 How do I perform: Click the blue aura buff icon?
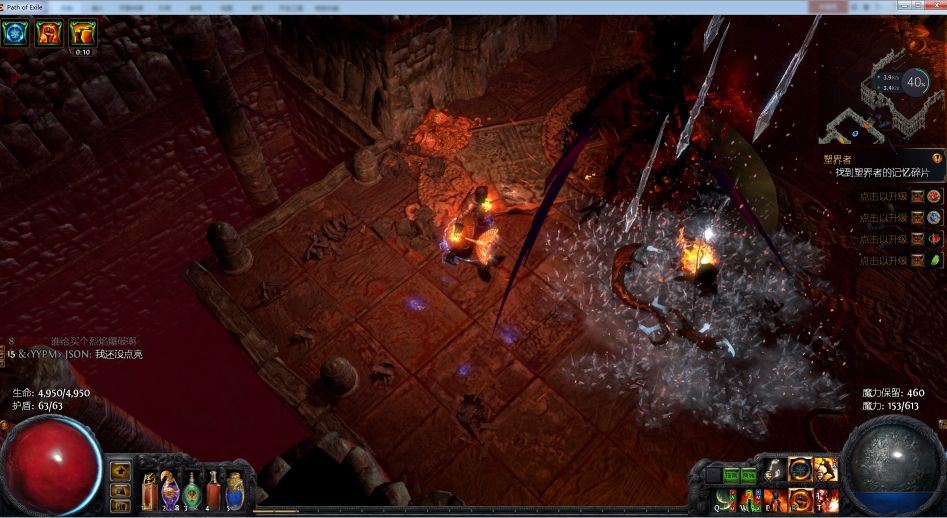[16, 33]
